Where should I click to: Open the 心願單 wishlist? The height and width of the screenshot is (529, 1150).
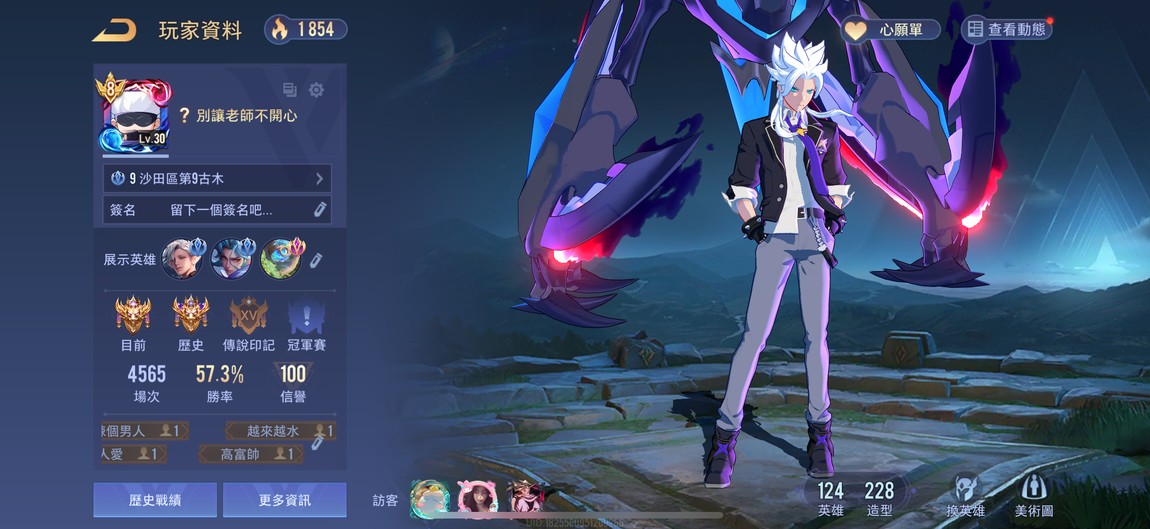click(x=892, y=30)
